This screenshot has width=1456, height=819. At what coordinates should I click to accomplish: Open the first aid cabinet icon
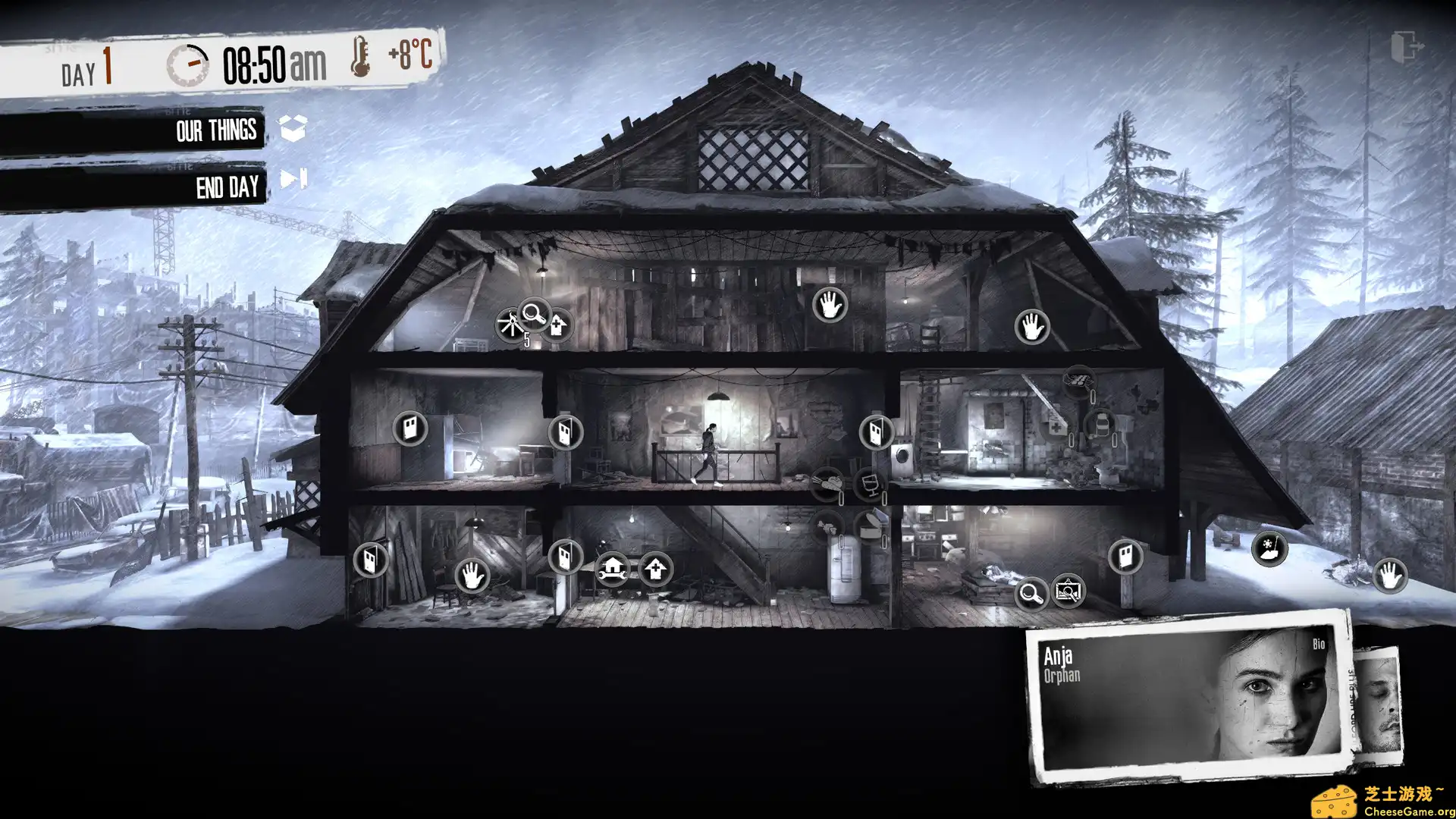click(1056, 425)
